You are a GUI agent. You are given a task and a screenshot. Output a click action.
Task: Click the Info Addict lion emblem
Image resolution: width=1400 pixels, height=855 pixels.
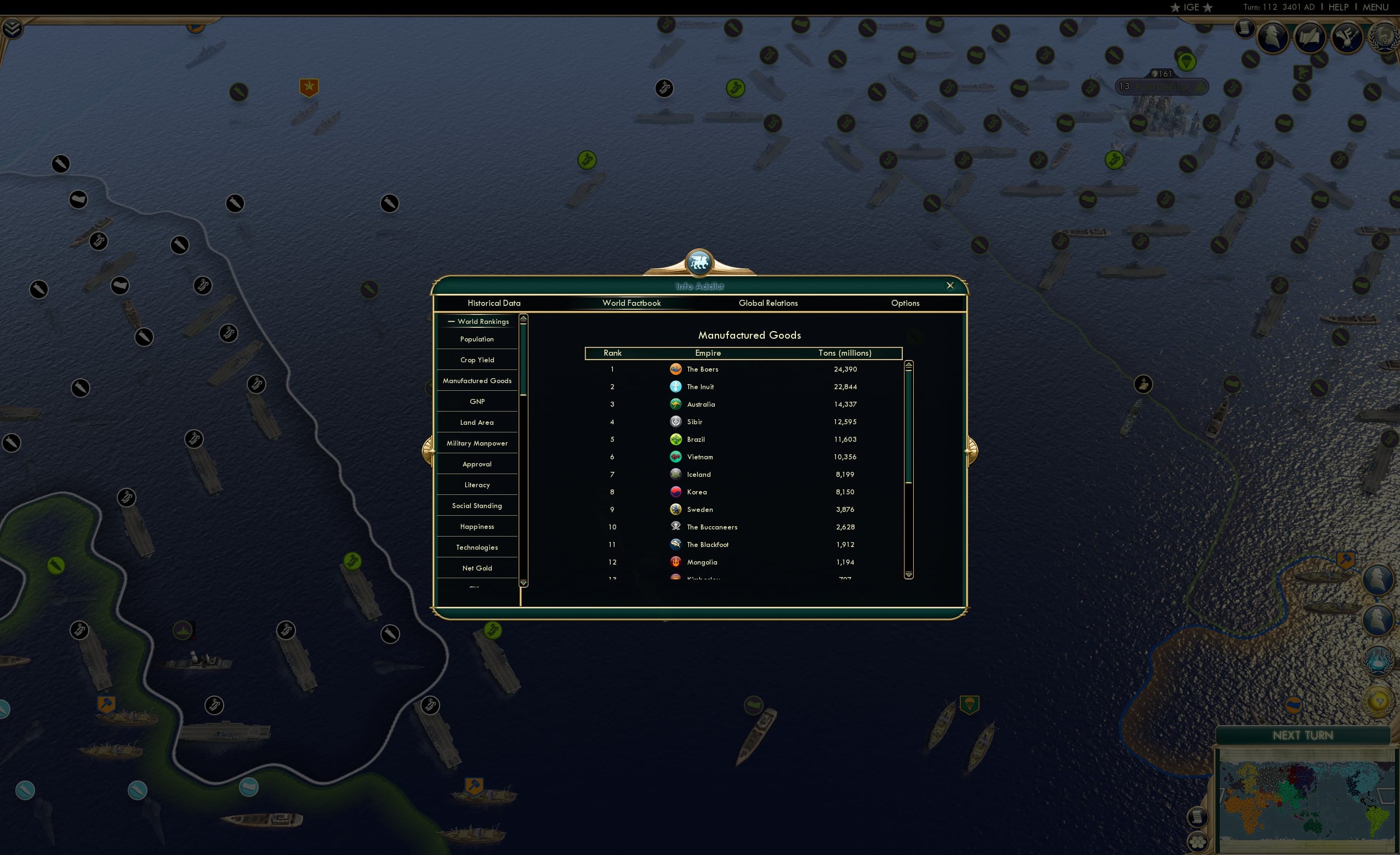tap(698, 261)
